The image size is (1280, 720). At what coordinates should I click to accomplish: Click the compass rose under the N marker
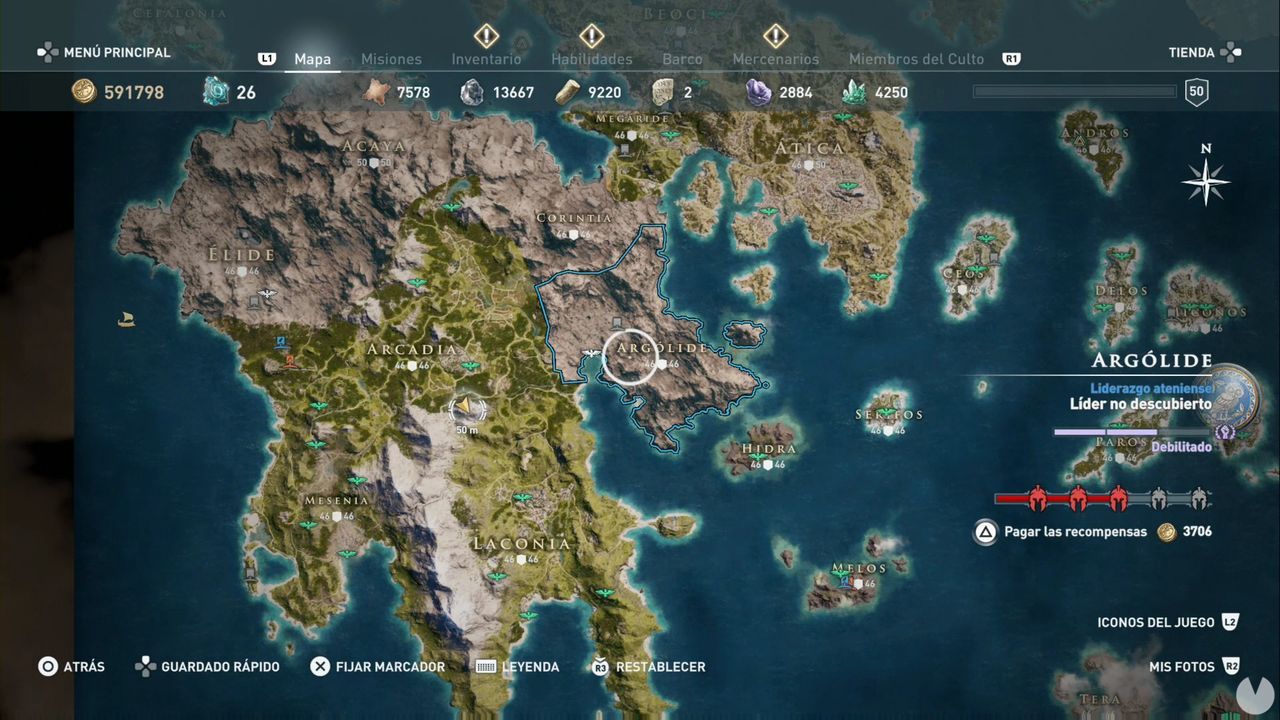pyautogui.click(x=1208, y=182)
